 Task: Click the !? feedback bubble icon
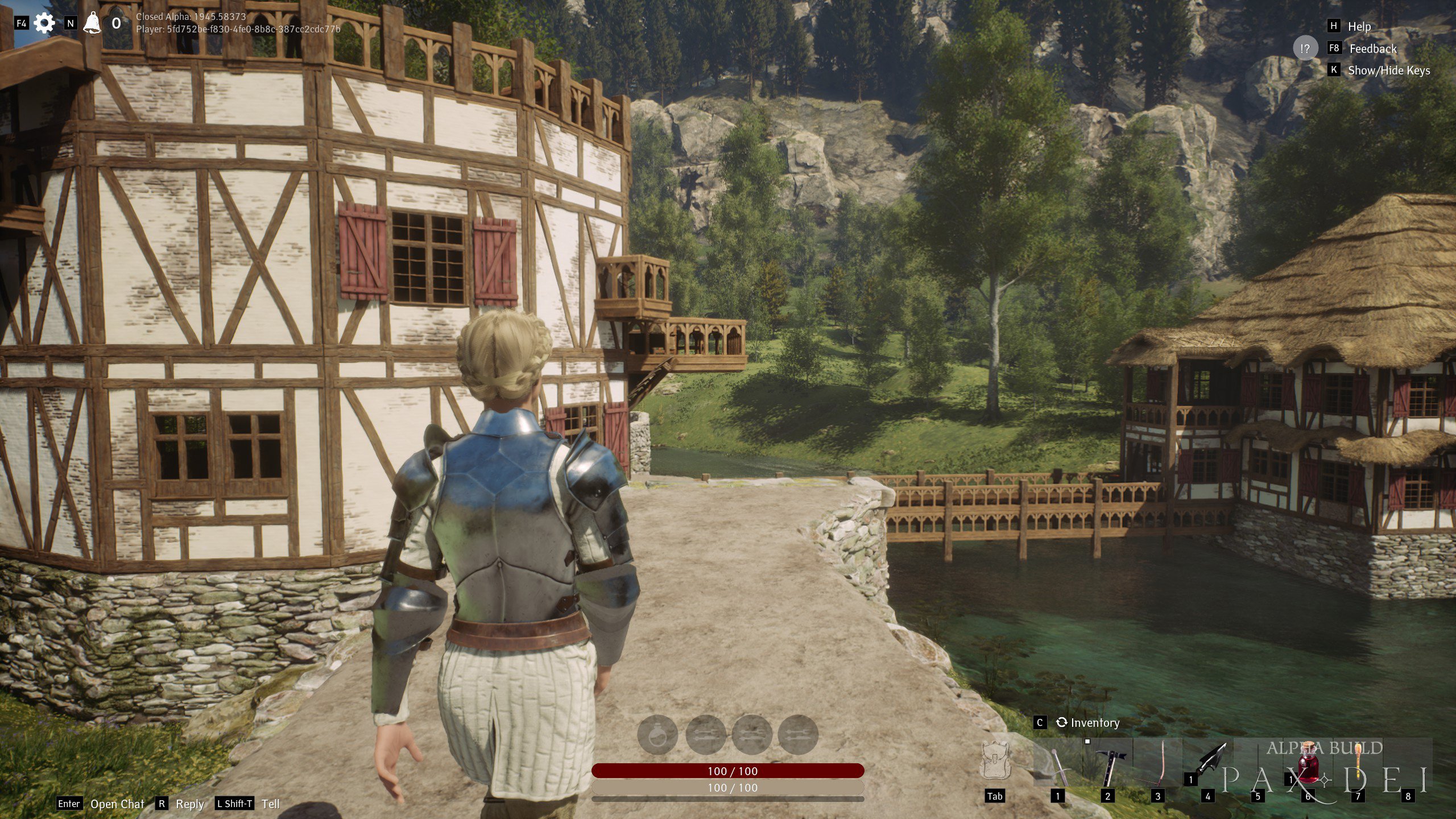click(x=1305, y=49)
